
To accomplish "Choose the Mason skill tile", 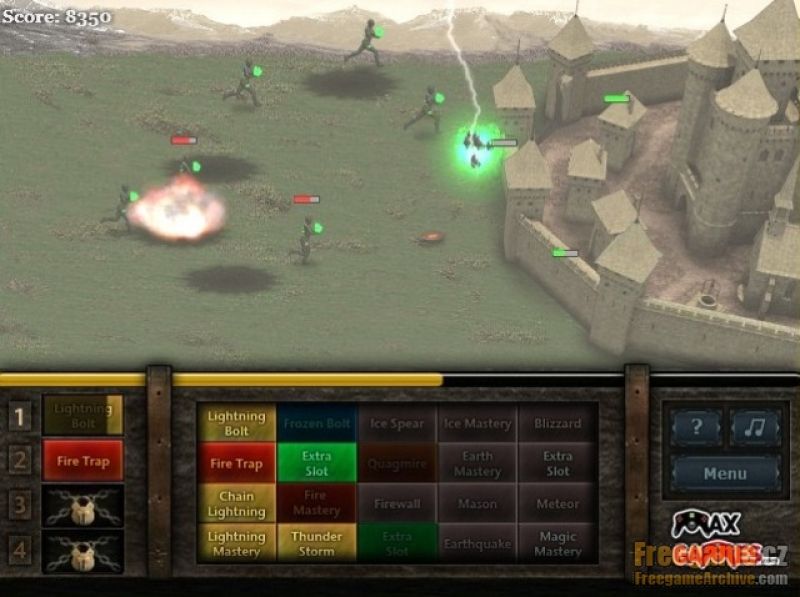I will point(477,503).
